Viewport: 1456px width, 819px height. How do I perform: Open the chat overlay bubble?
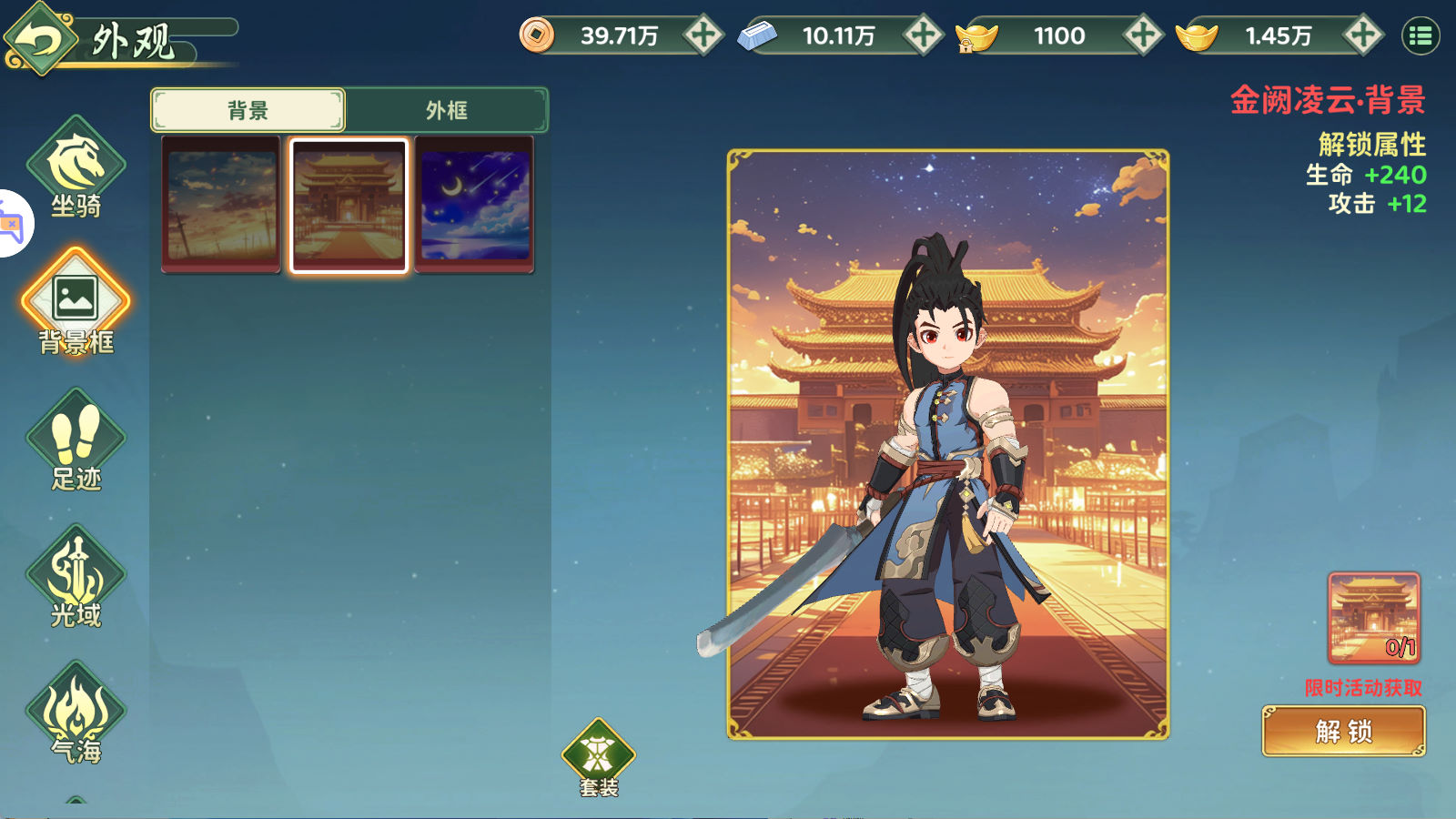(13, 224)
